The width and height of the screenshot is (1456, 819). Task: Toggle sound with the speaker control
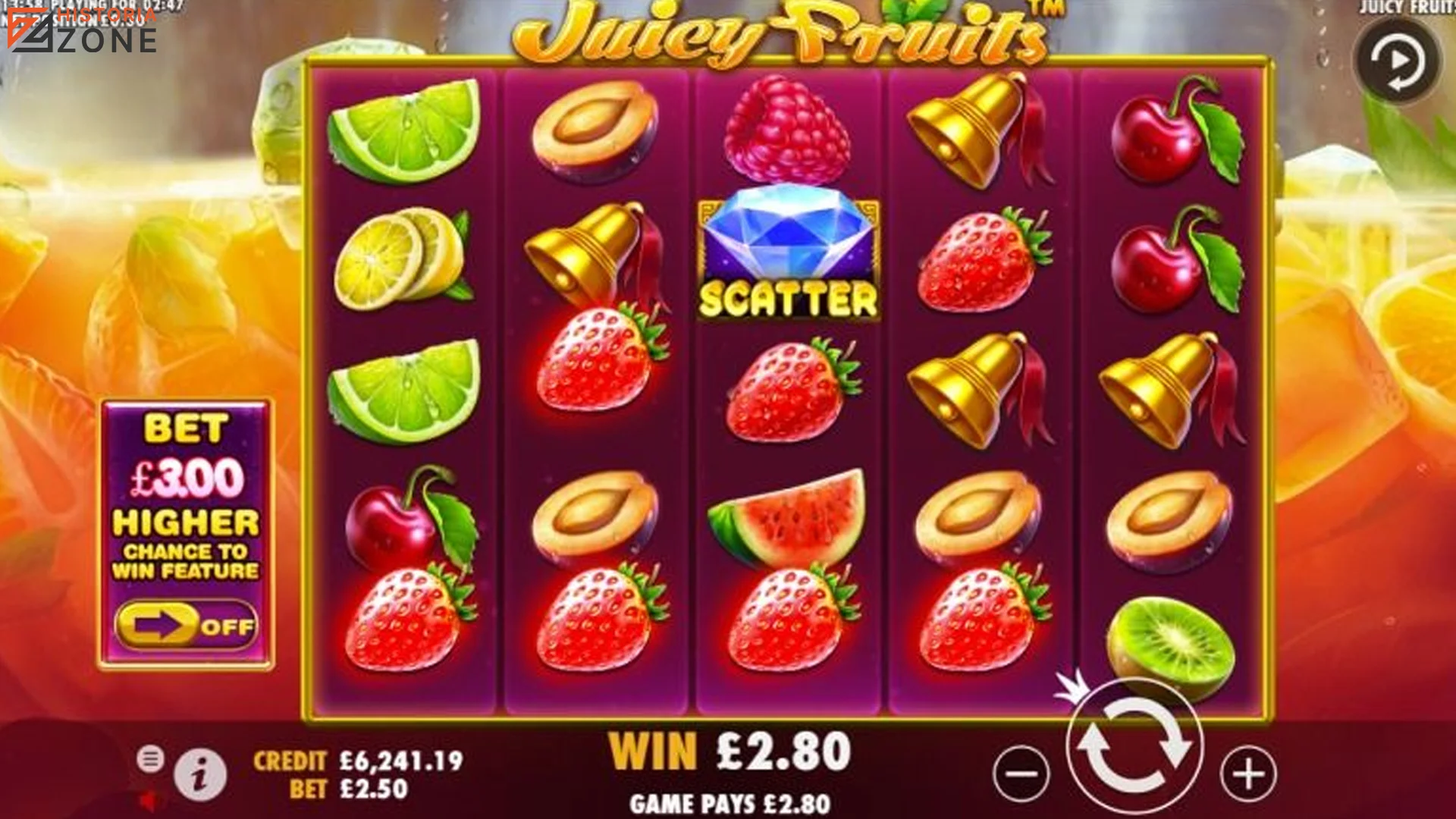(152, 802)
